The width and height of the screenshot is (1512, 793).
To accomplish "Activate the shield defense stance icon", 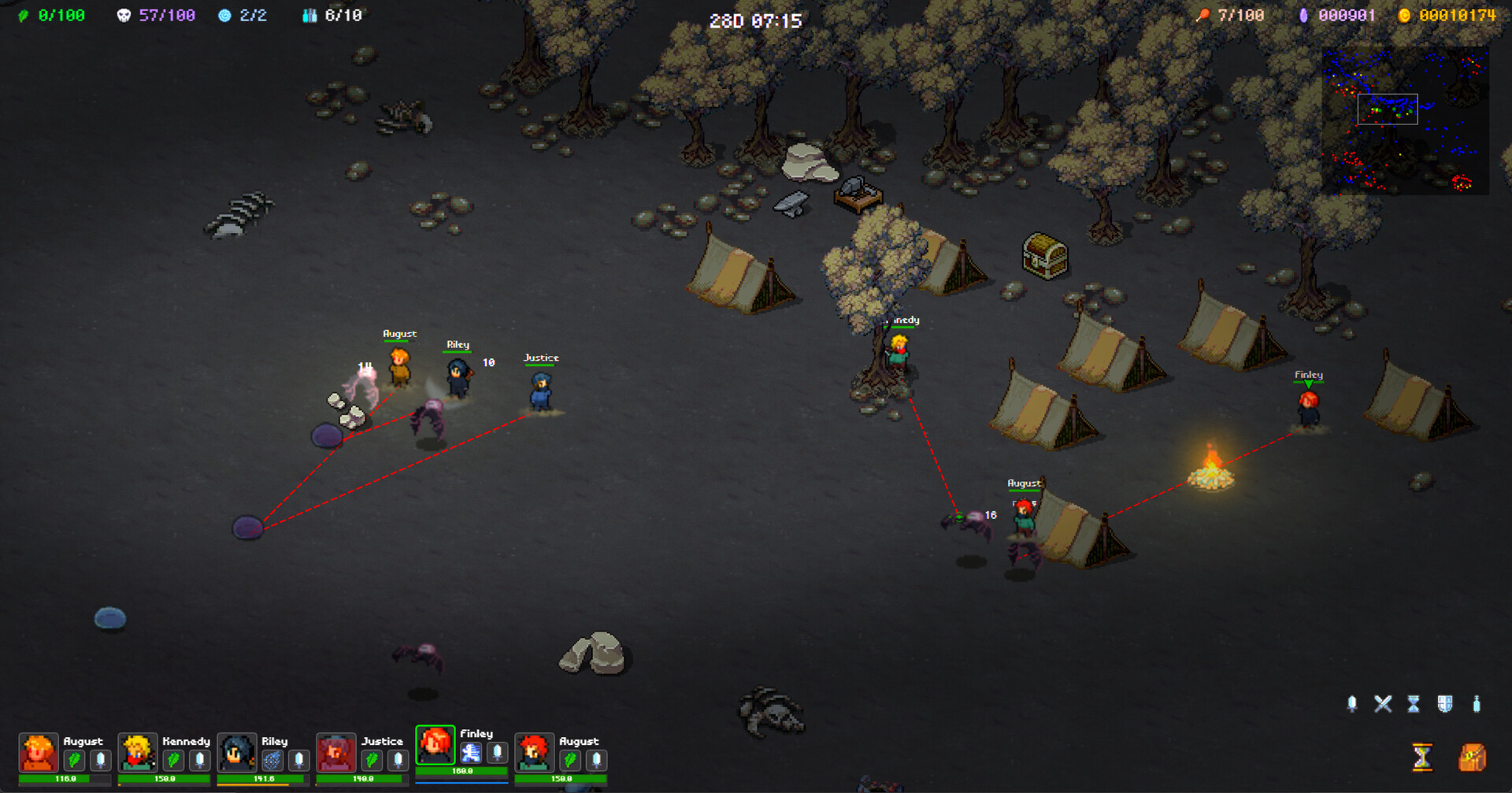I will [x=1445, y=702].
